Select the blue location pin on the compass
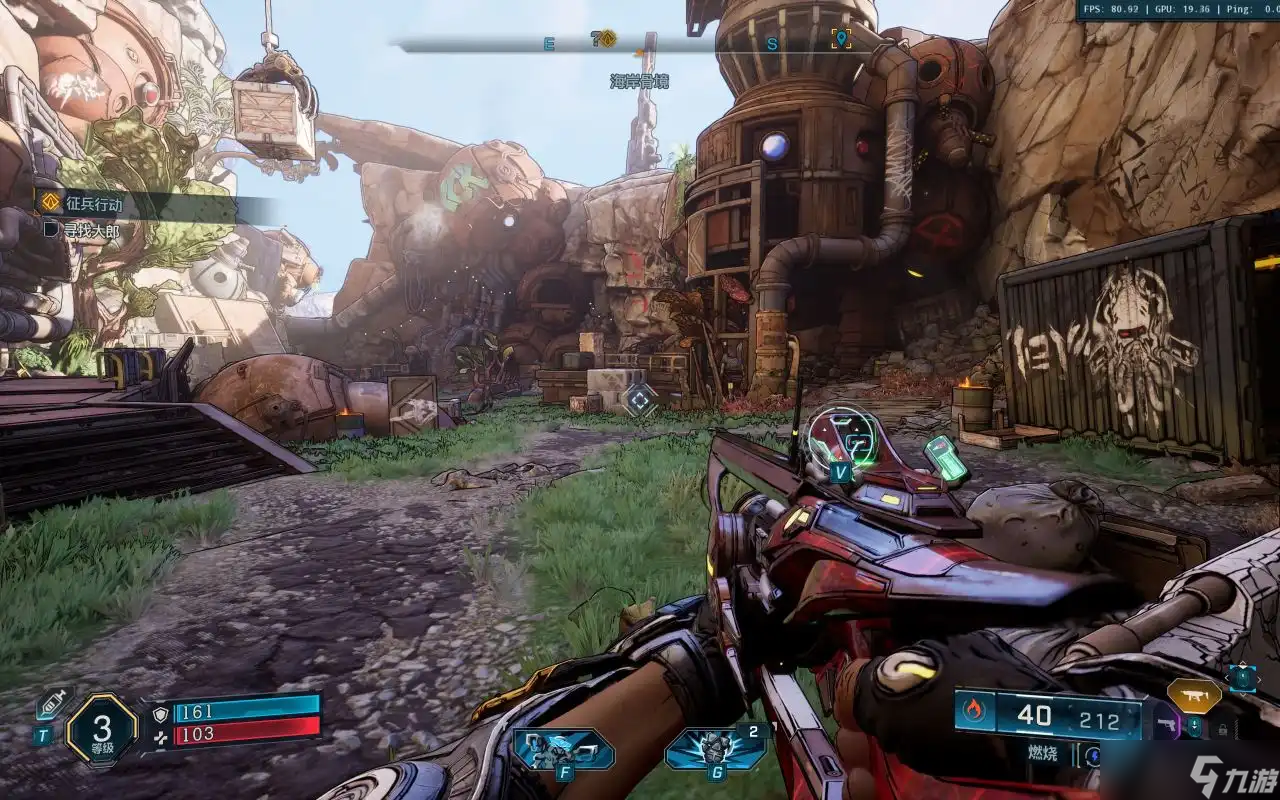1280x800 pixels. point(841,39)
